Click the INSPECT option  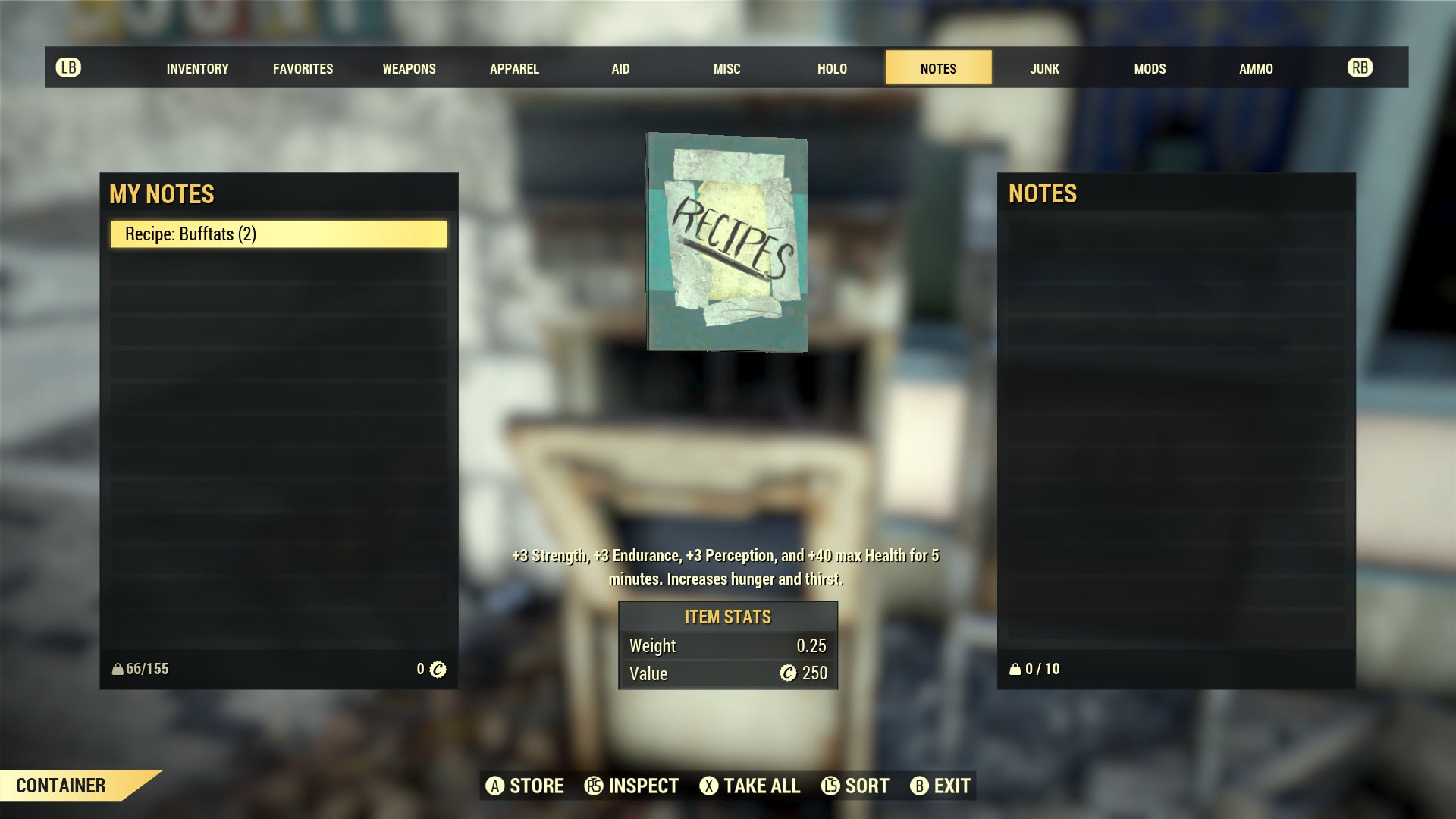(x=642, y=786)
